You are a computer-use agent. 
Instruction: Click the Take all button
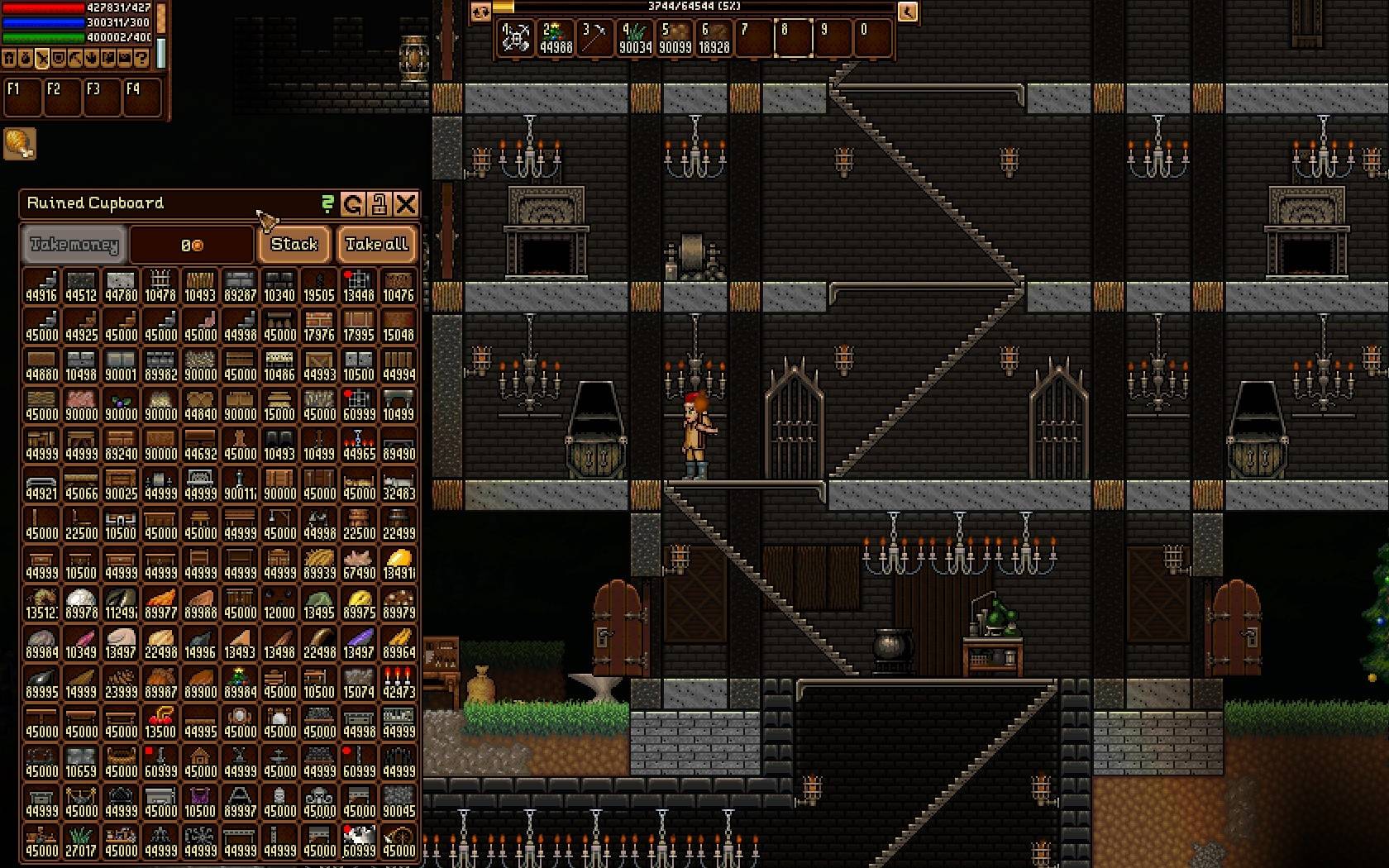[377, 244]
